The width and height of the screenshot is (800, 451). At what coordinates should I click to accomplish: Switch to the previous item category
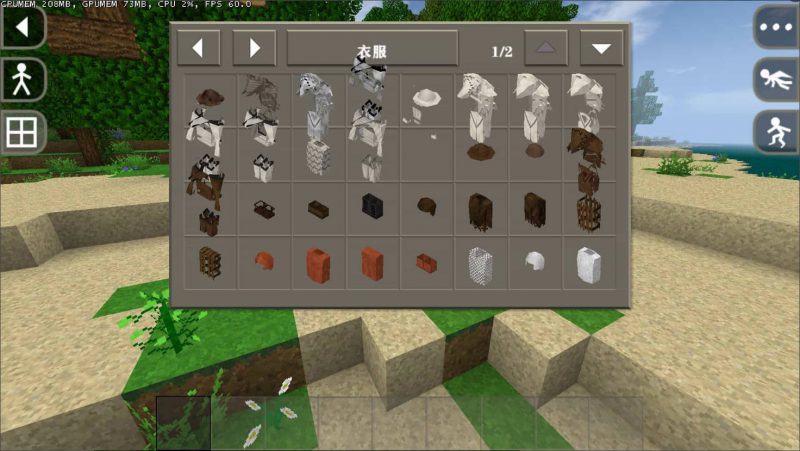click(x=198, y=47)
